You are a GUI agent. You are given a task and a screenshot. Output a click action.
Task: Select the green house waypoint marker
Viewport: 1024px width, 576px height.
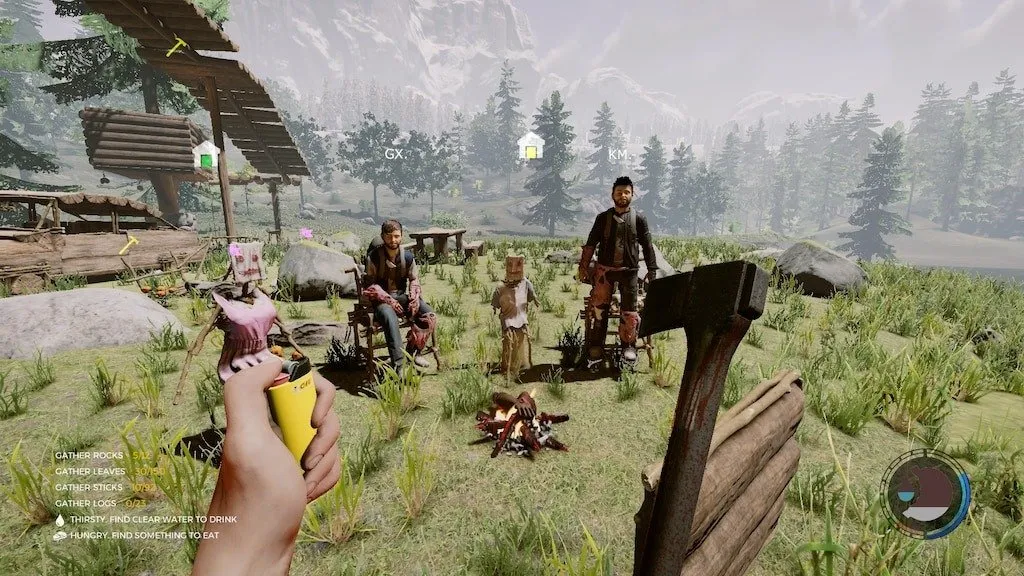click(x=206, y=155)
